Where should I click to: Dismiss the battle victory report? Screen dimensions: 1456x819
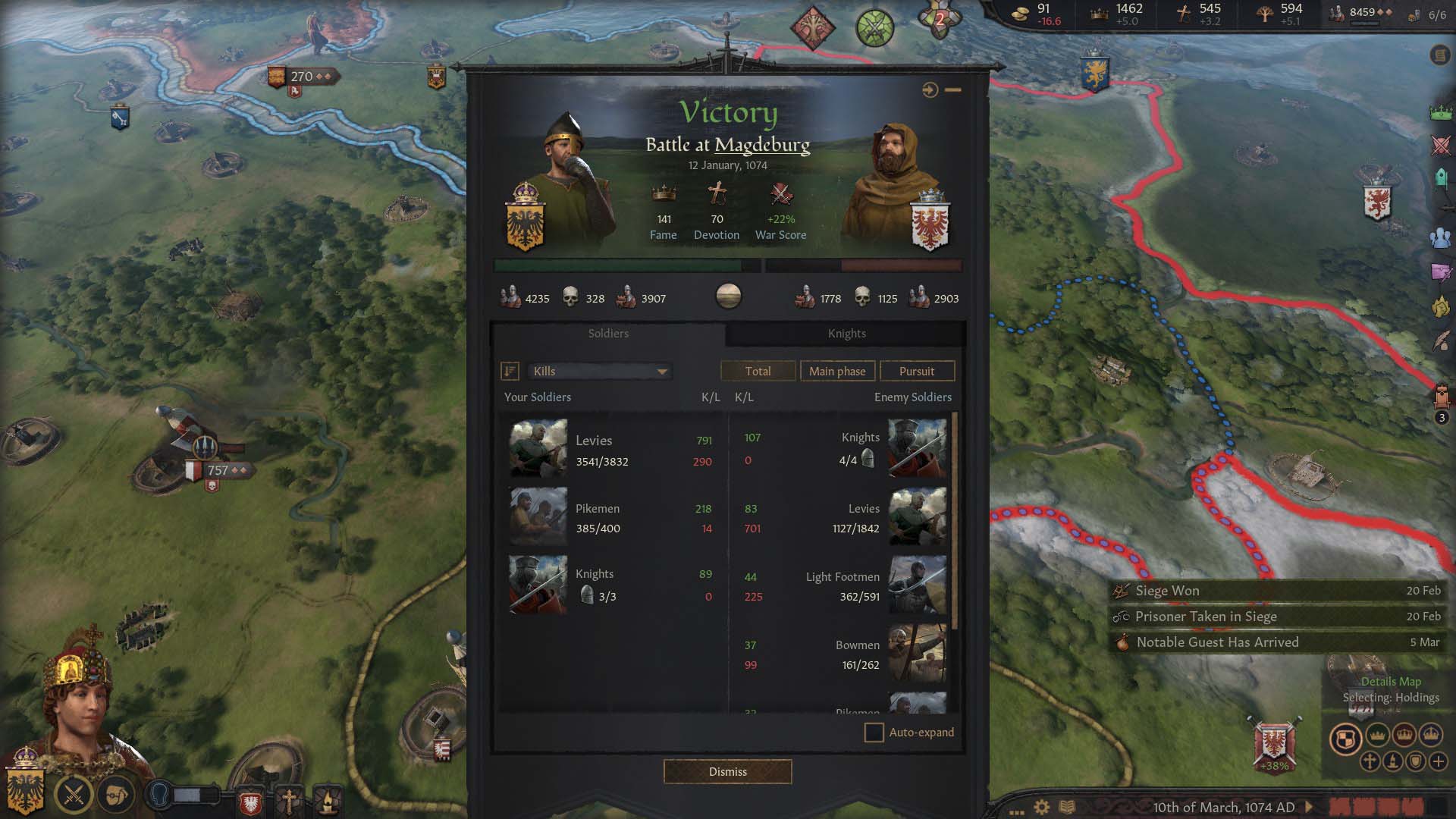727,771
